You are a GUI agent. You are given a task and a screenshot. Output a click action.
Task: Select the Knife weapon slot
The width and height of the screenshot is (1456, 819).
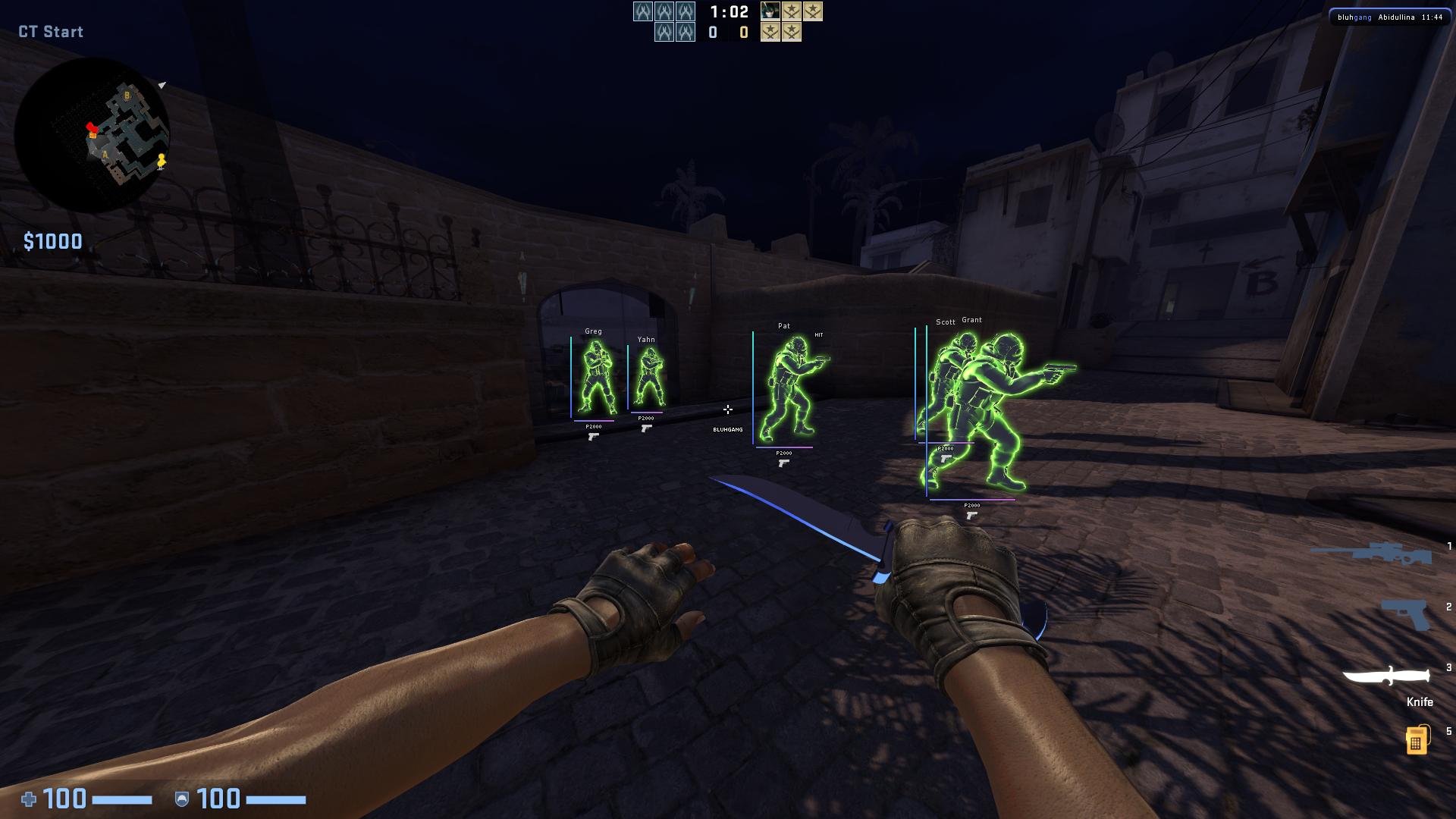coord(1387,676)
